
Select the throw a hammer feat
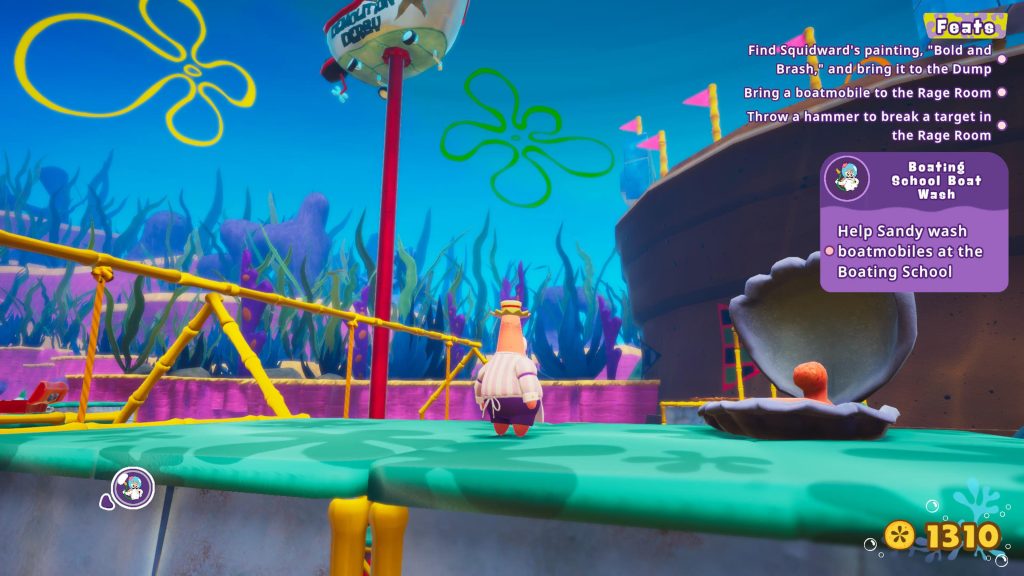coord(869,125)
